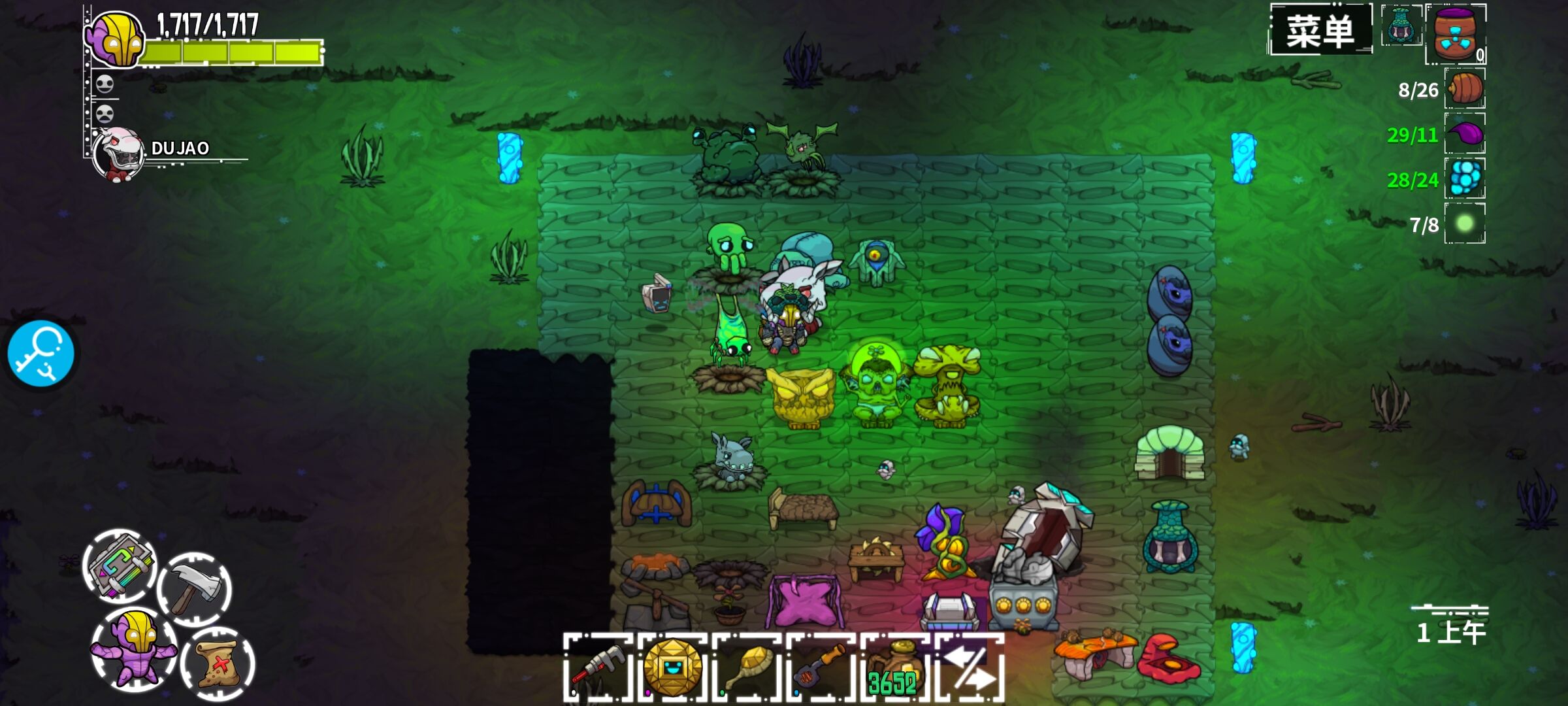
Task: Tap the tracked barrel recipe icon
Action: point(1456,34)
